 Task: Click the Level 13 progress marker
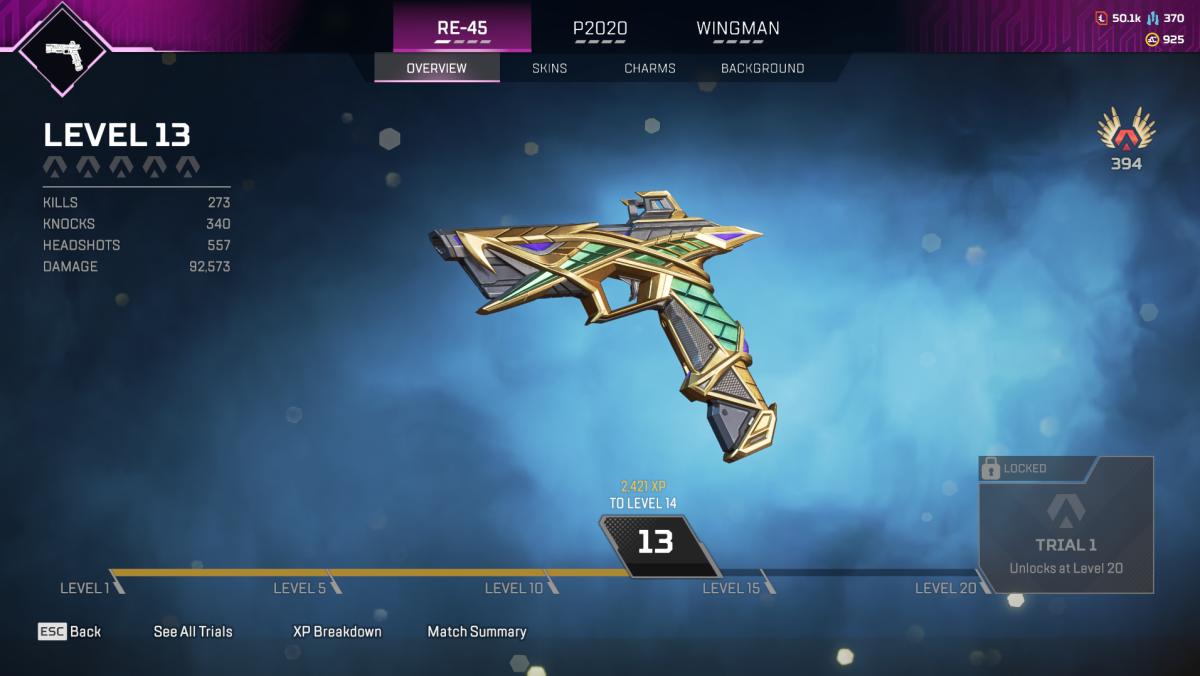(656, 543)
